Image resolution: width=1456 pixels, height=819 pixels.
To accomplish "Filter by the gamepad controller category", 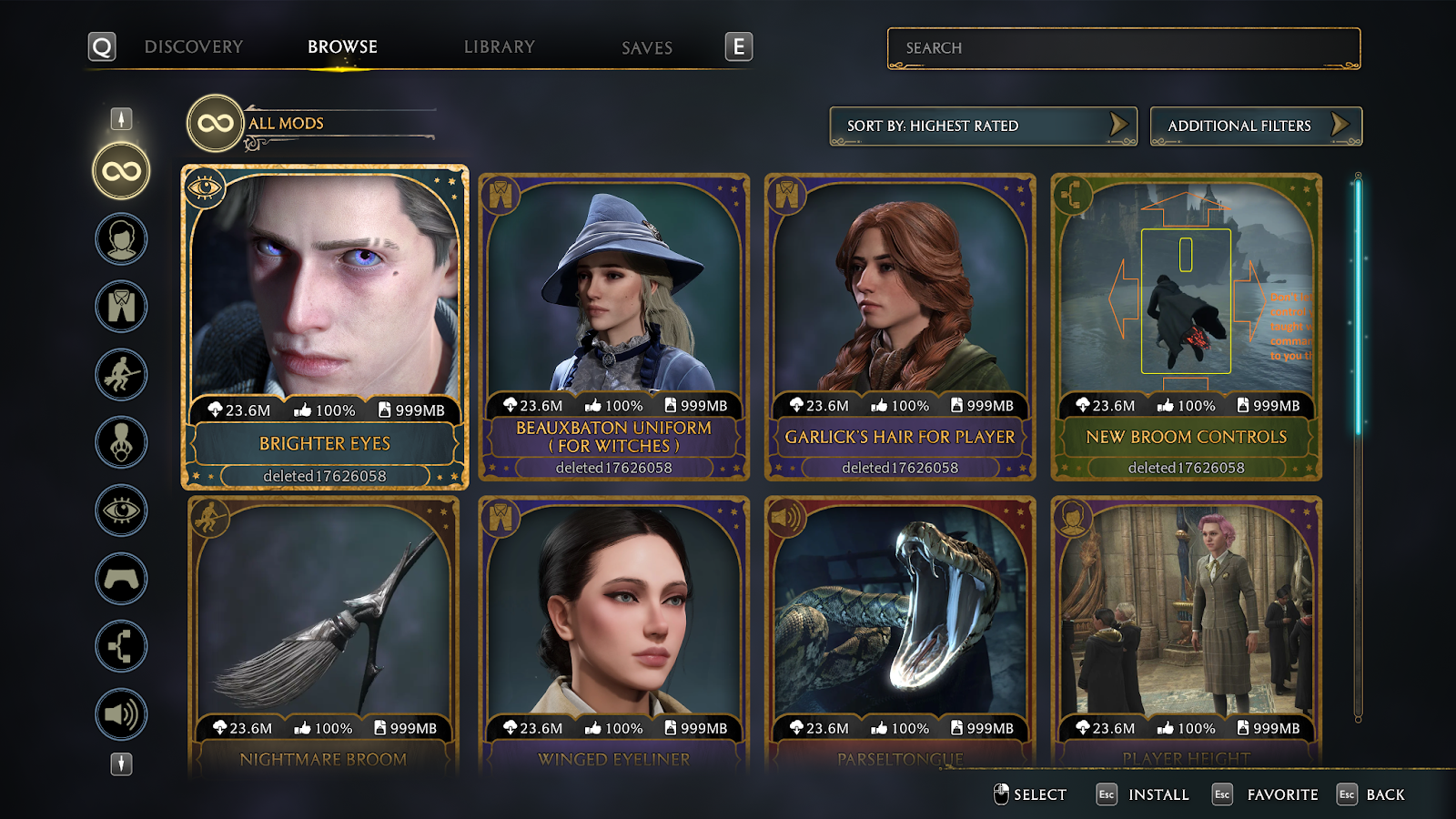I will 121,579.
